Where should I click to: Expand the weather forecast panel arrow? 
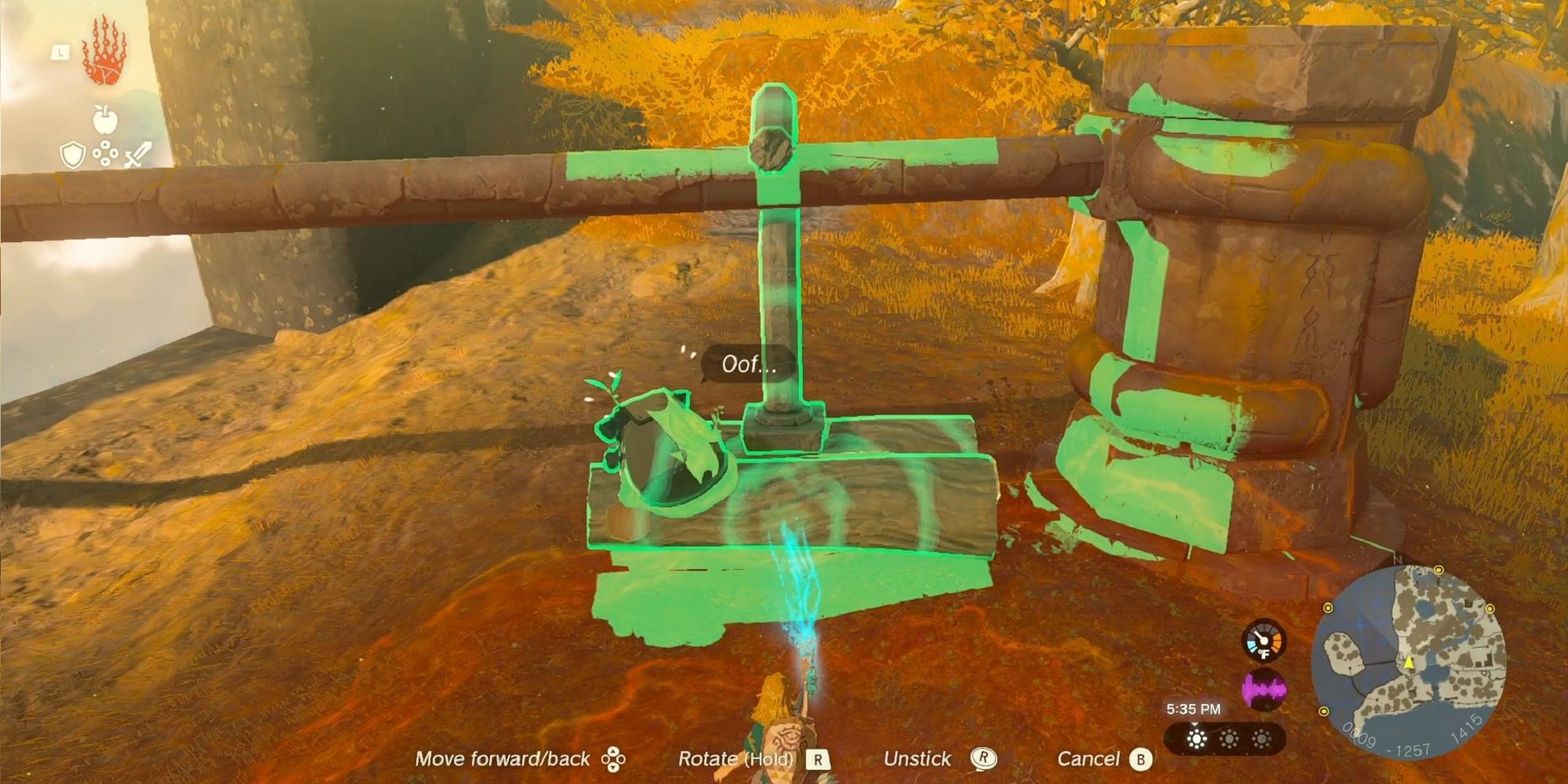1194,725
